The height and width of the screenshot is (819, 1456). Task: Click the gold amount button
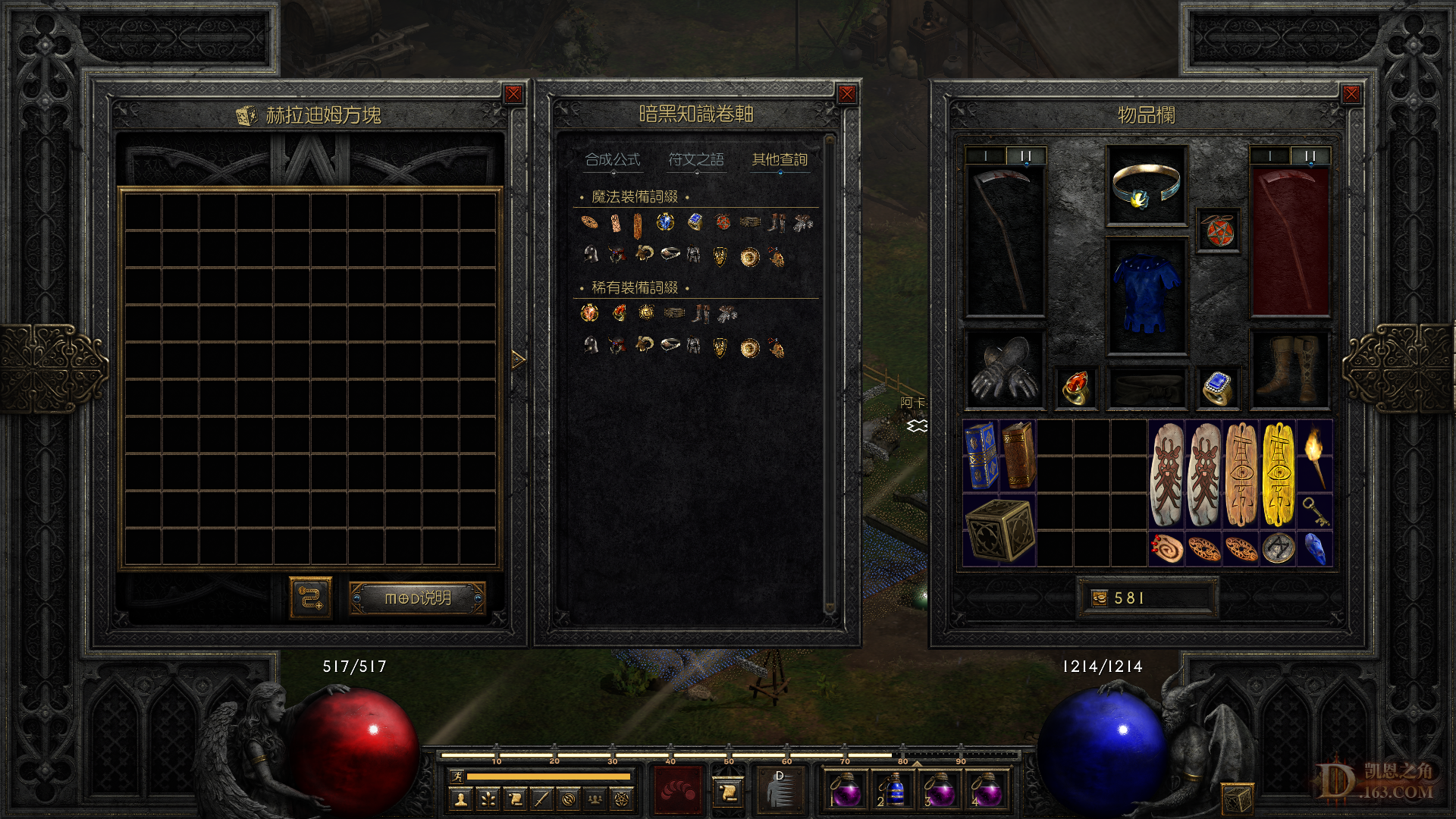(x=1147, y=598)
